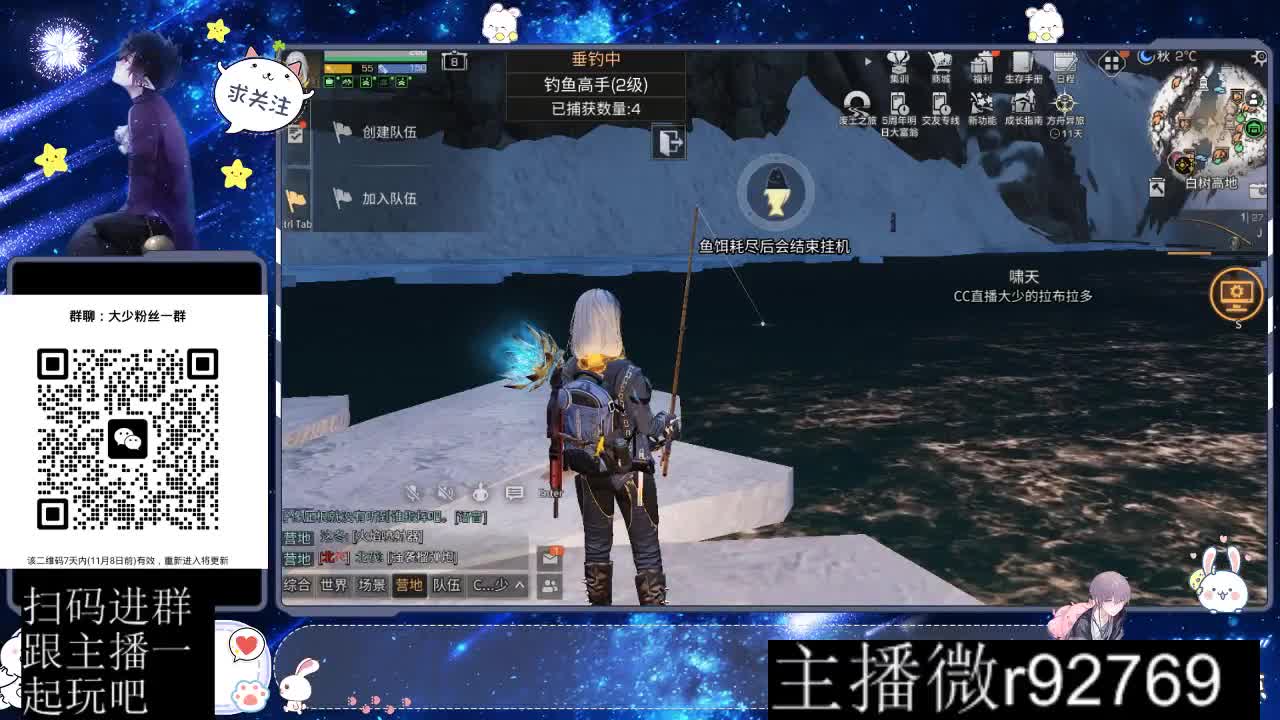The width and height of the screenshot is (1280, 720).
Task: Open the 日程 schedule icon
Action: pos(1066,62)
